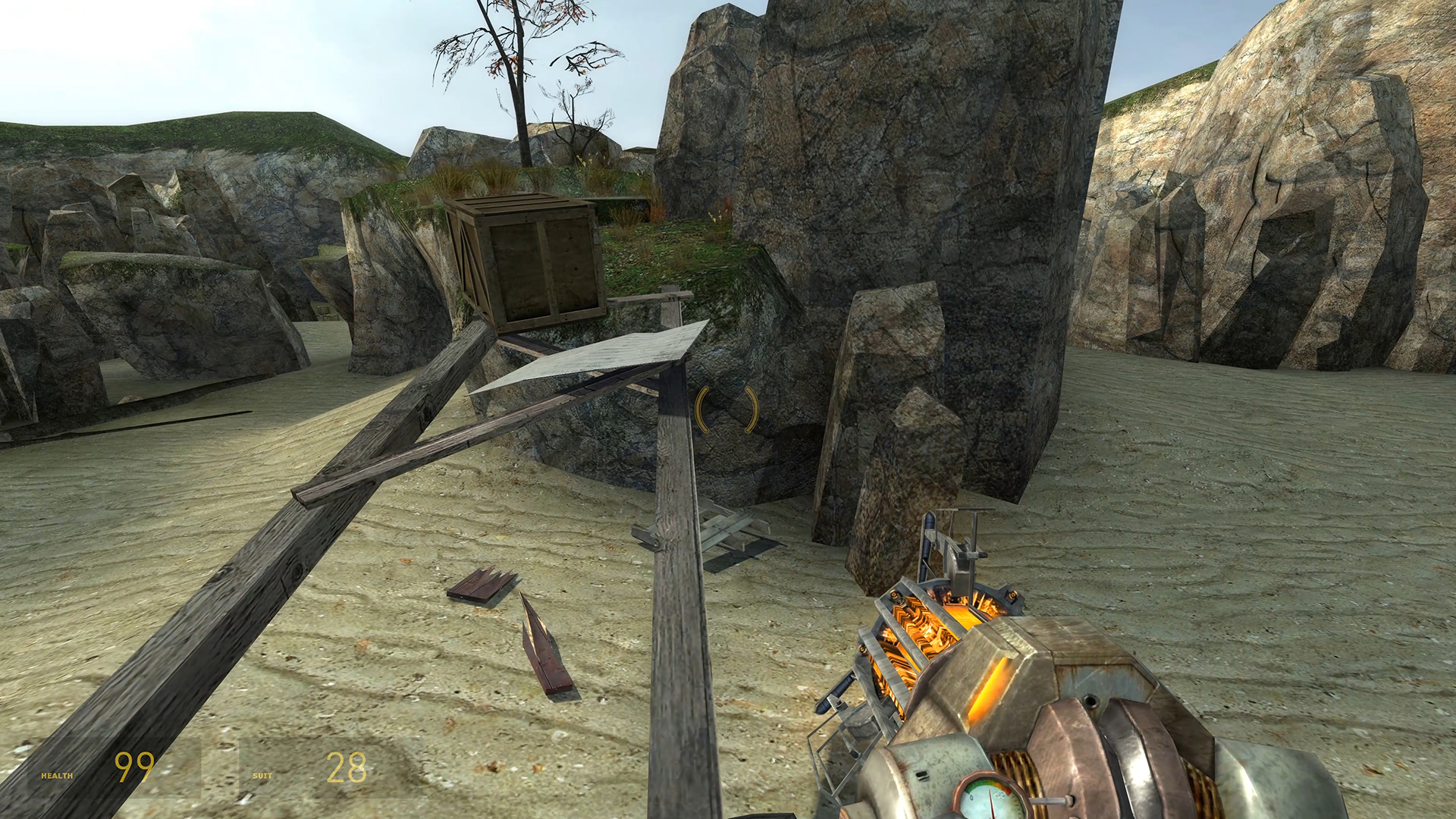This screenshot has height=819, width=1456.
Task: Click the pointed wooden stake near the debris
Action: point(542,652)
